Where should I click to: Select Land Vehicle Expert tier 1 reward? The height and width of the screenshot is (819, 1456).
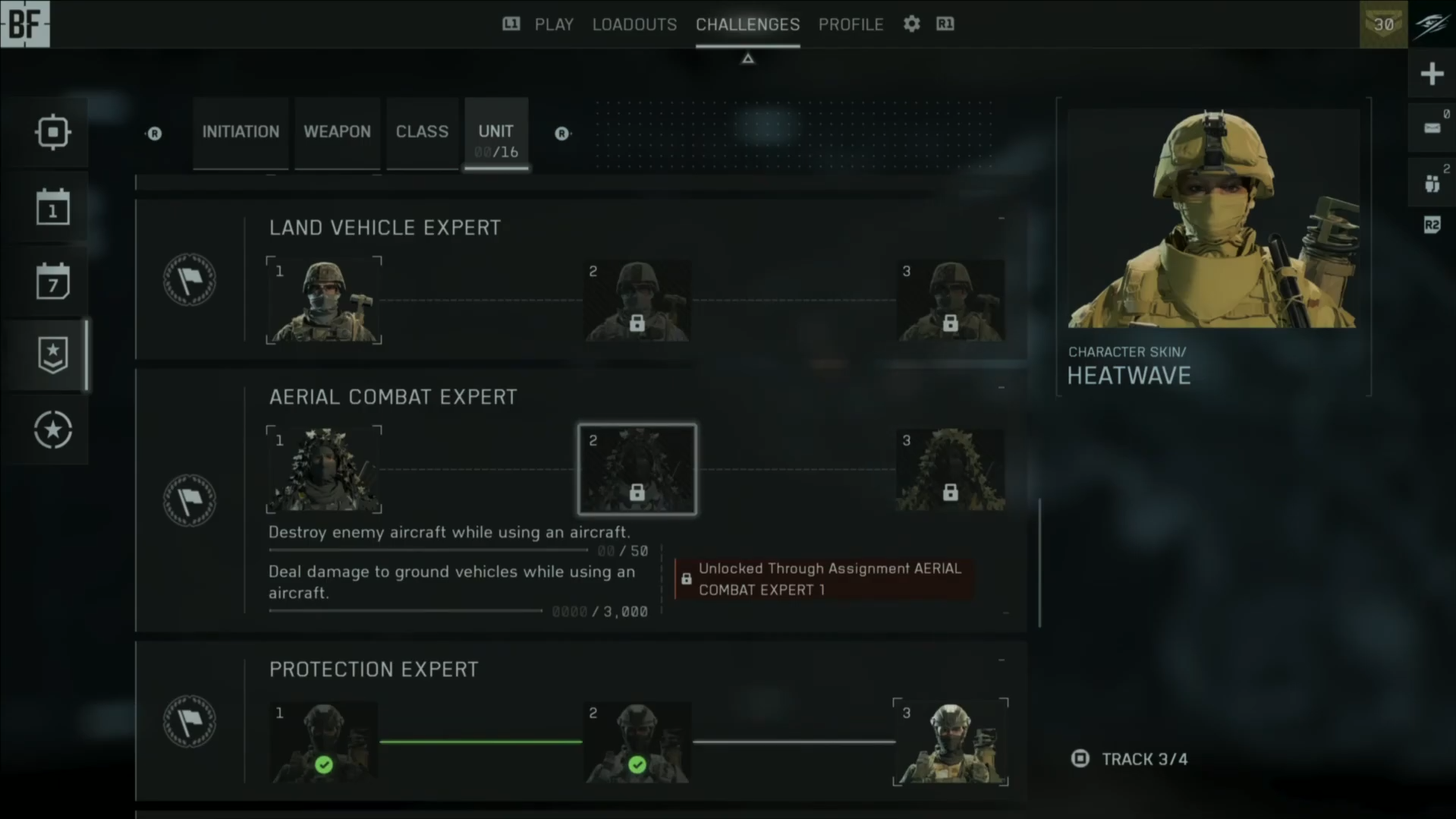coord(324,301)
